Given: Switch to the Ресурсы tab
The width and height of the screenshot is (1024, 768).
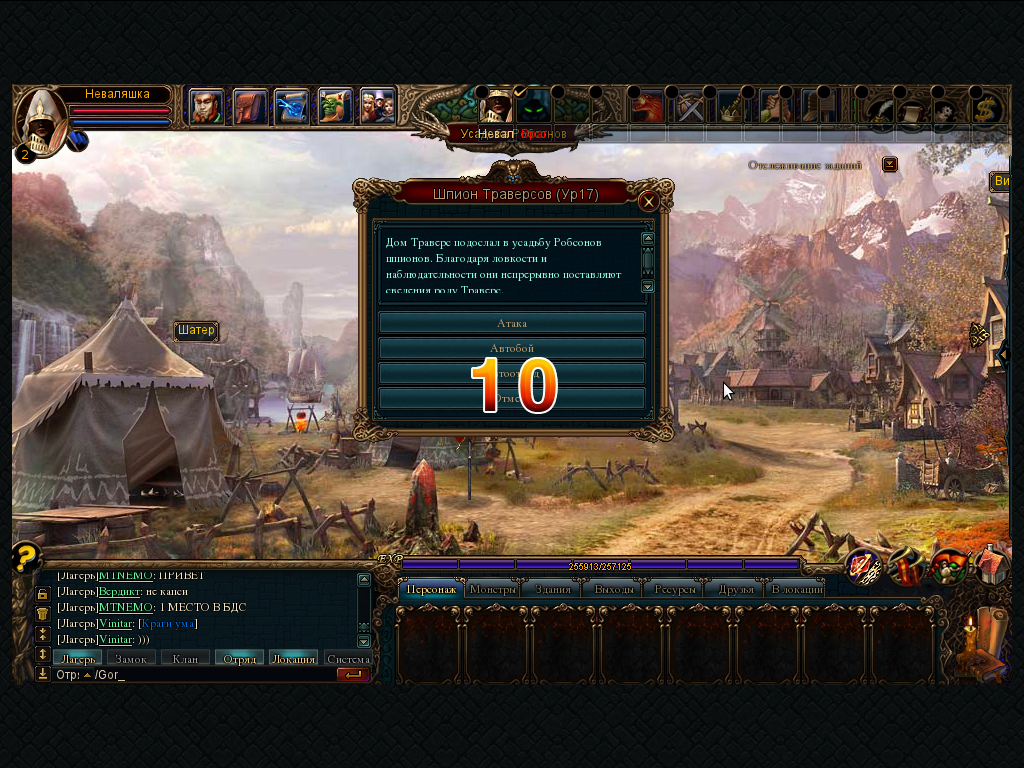Looking at the screenshot, I should (675, 589).
